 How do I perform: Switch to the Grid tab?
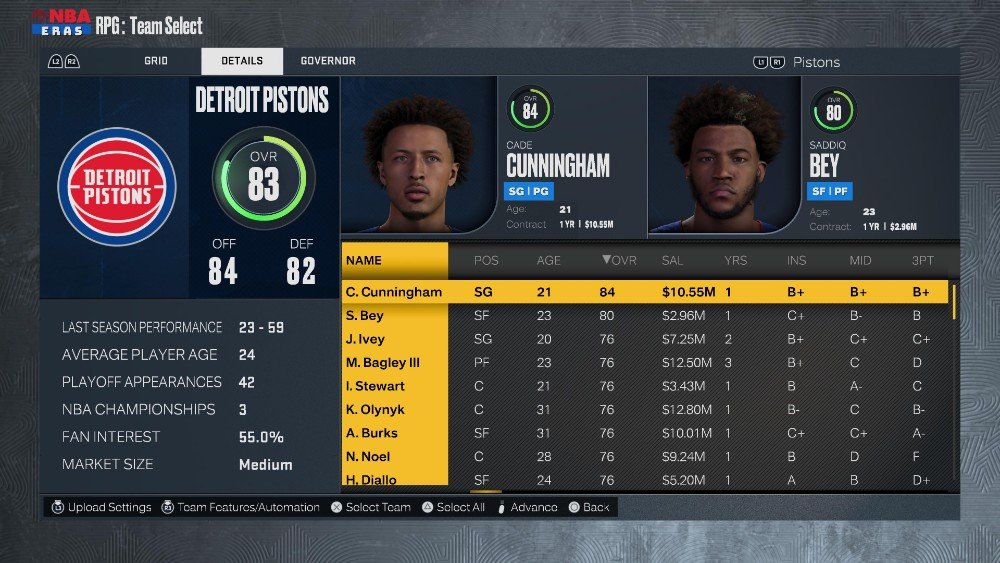(x=155, y=61)
